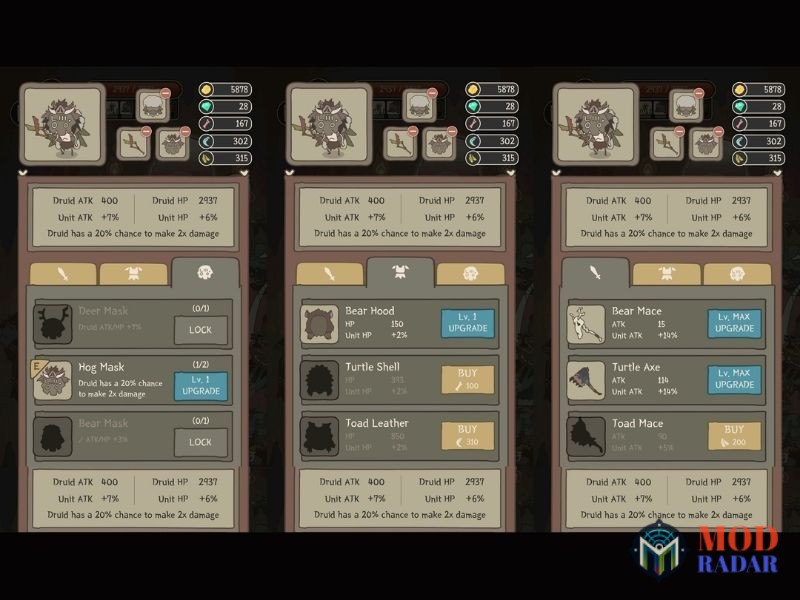
Task: Select the Hog Mask item icon
Action: 53,382
